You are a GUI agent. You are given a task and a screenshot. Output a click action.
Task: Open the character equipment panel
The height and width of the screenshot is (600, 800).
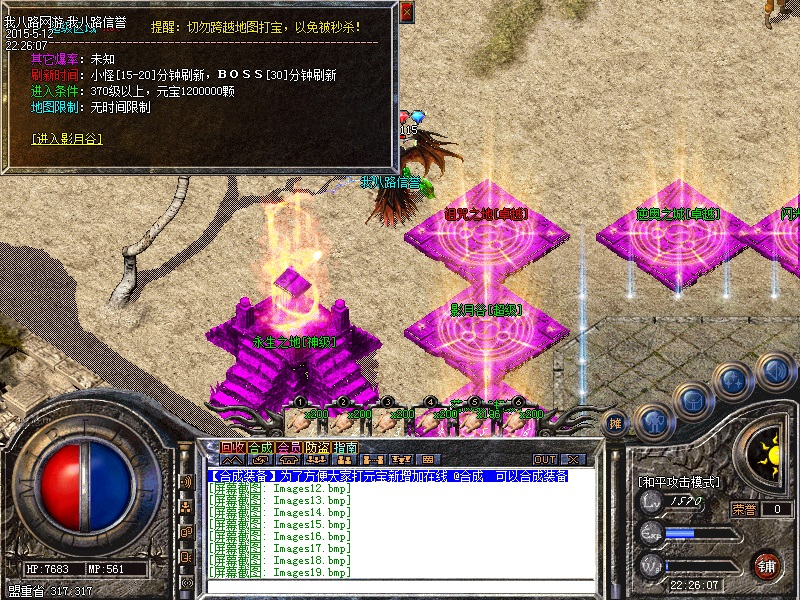point(653,421)
